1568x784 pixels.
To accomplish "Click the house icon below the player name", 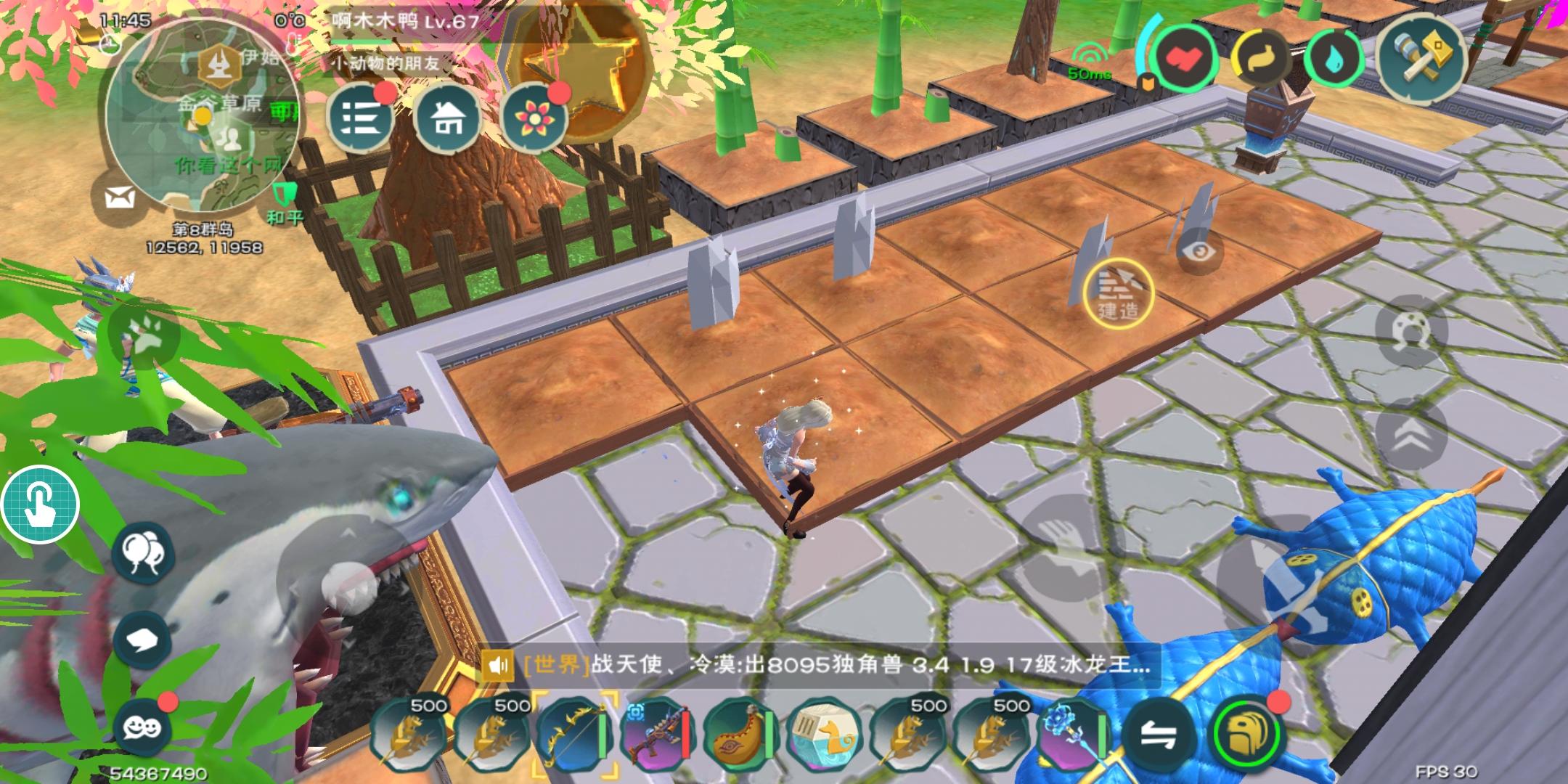I will click(447, 116).
